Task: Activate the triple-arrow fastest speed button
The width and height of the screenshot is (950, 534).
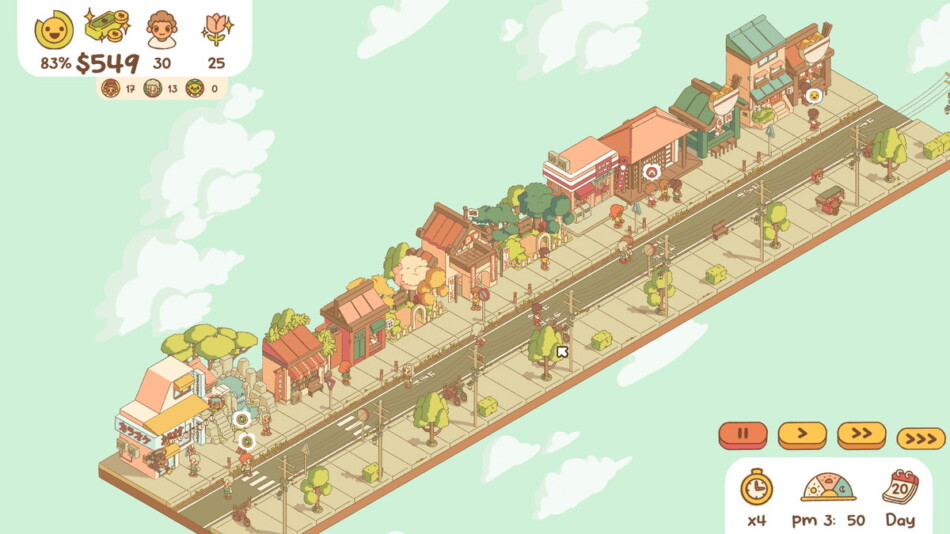Action: tap(920, 438)
